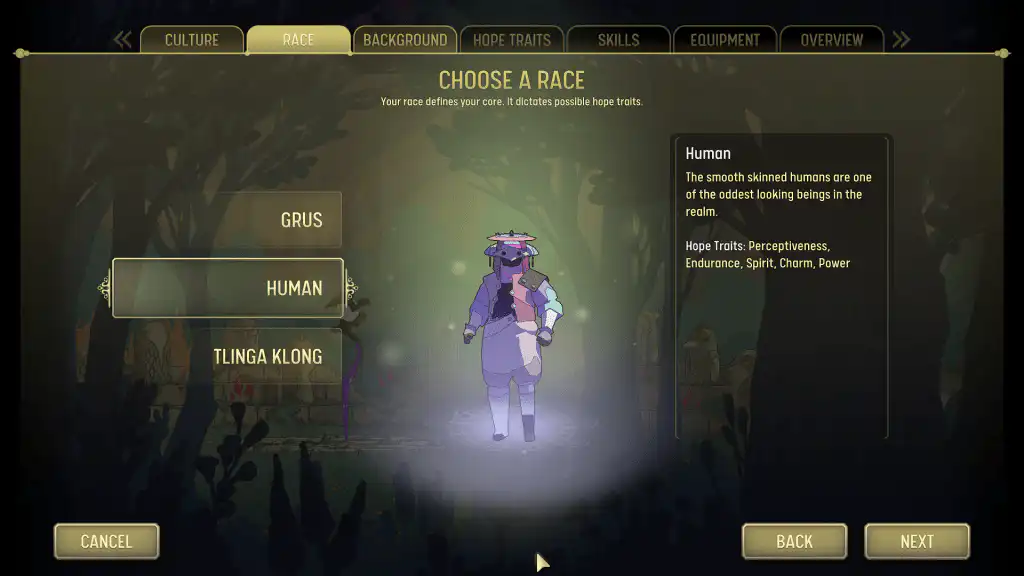Viewport: 1024px width, 576px height.
Task: Go to the Hope Traits tab
Action: tap(512, 40)
